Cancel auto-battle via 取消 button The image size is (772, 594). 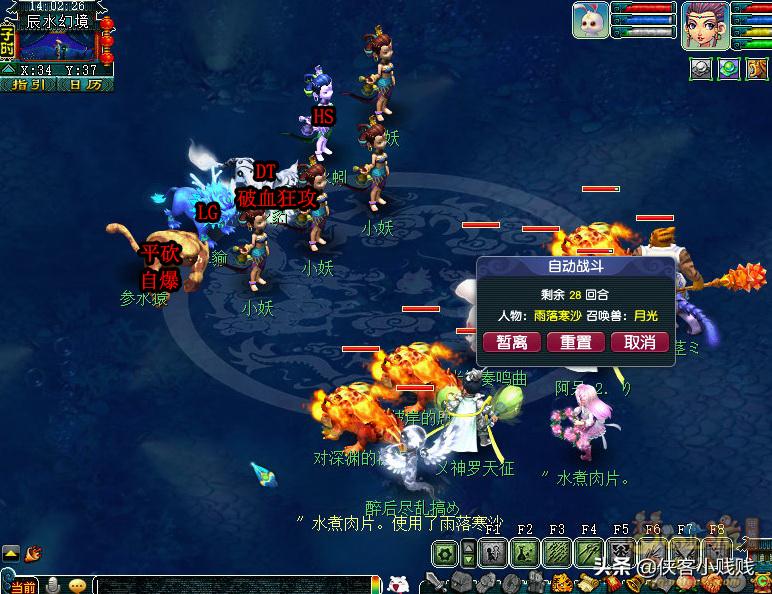[639, 342]
